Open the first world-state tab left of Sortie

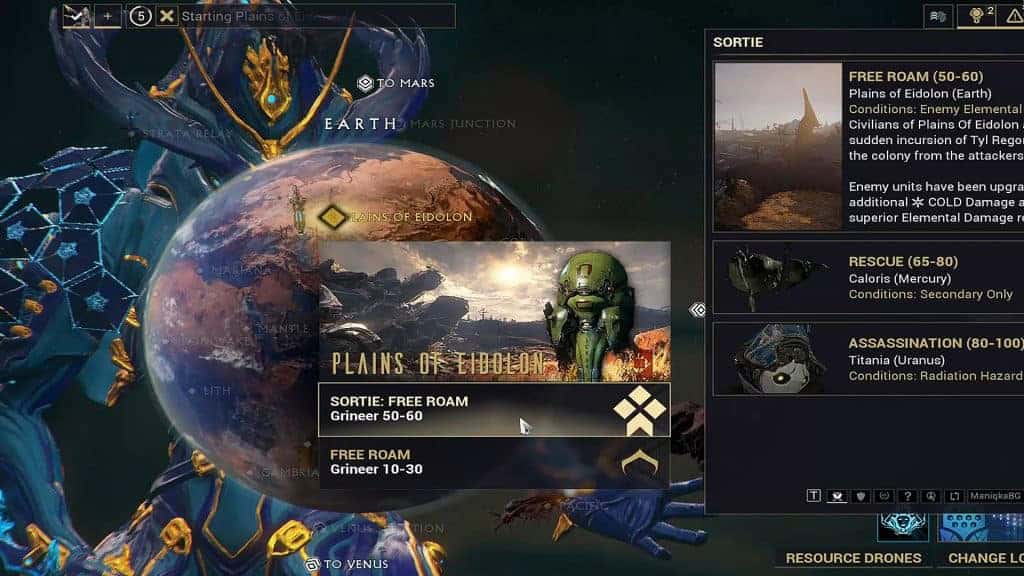coord(938,16)
